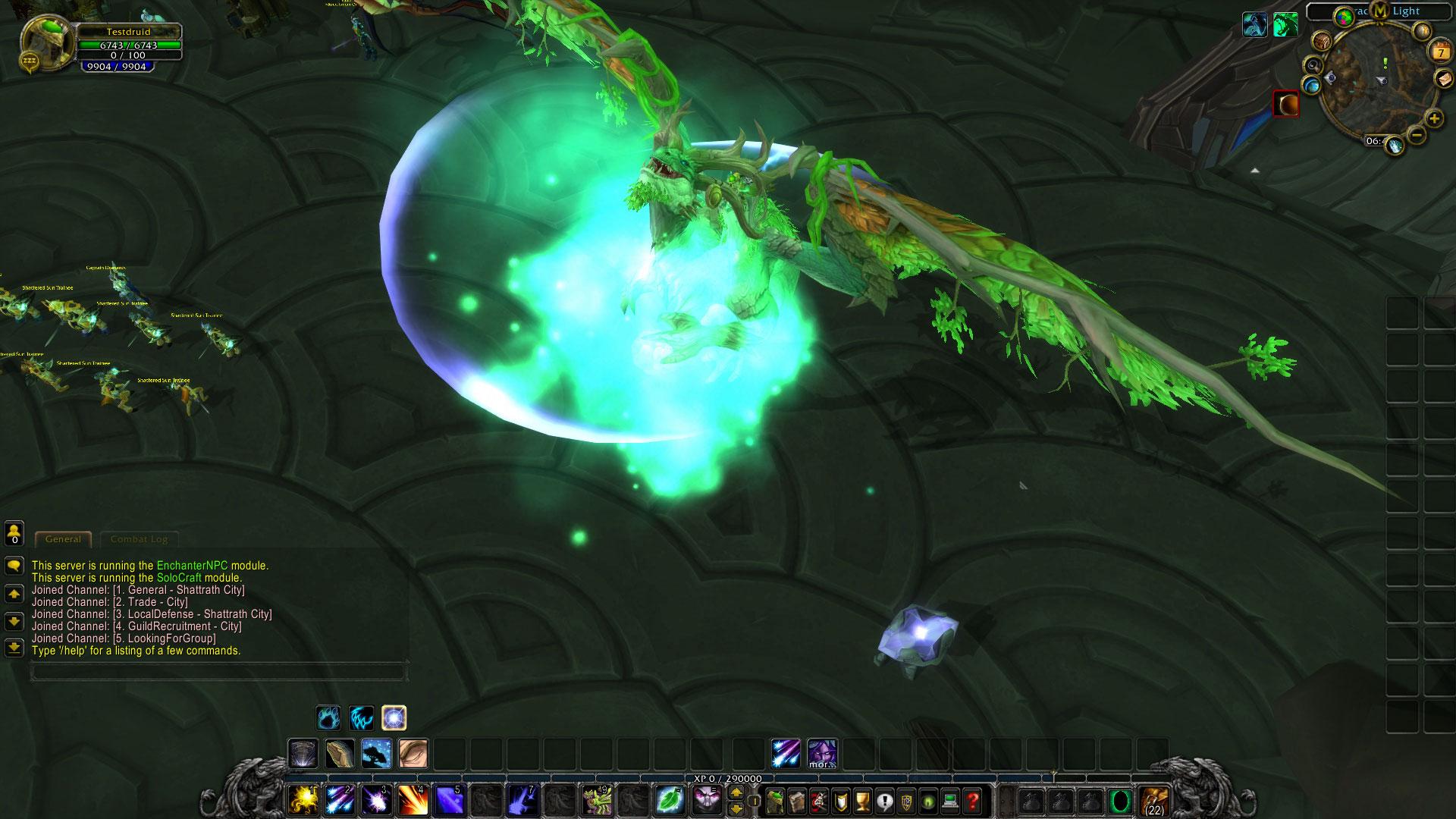Open the social friends button above chat
Viewport: 1456px width, 819px height.
tap(14, 533)
